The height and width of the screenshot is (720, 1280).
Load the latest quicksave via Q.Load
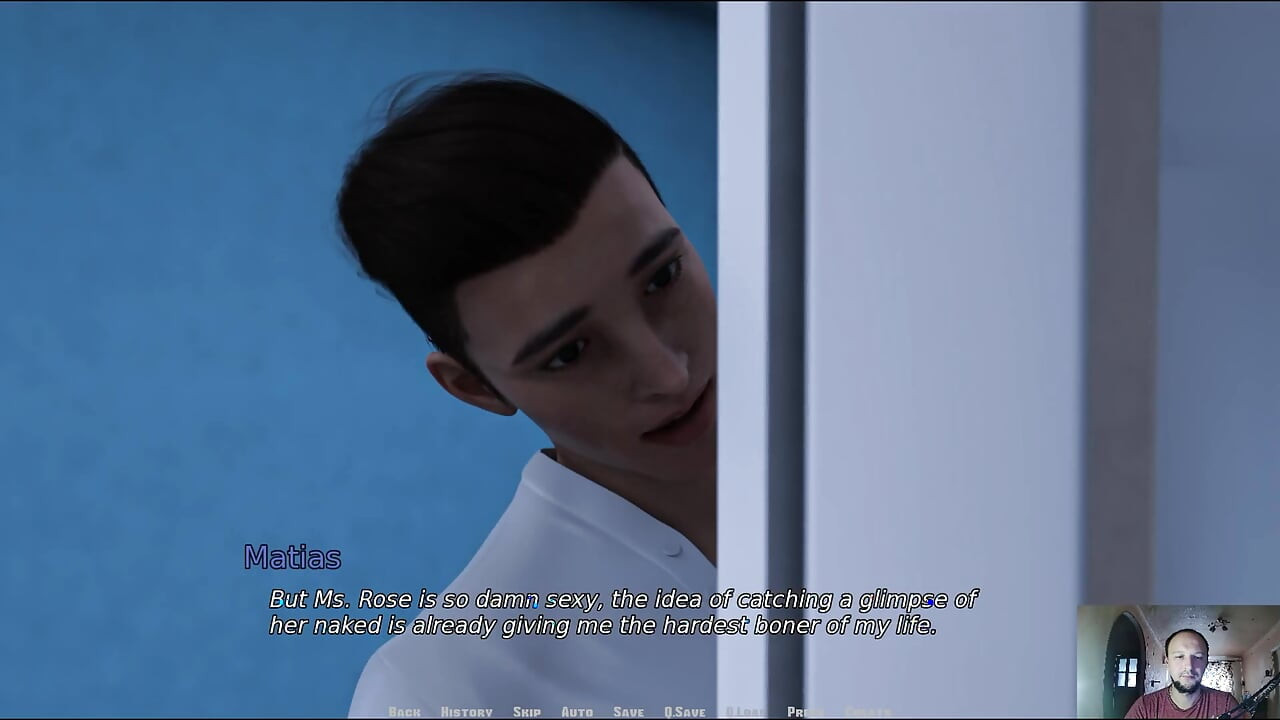point(745,711)
